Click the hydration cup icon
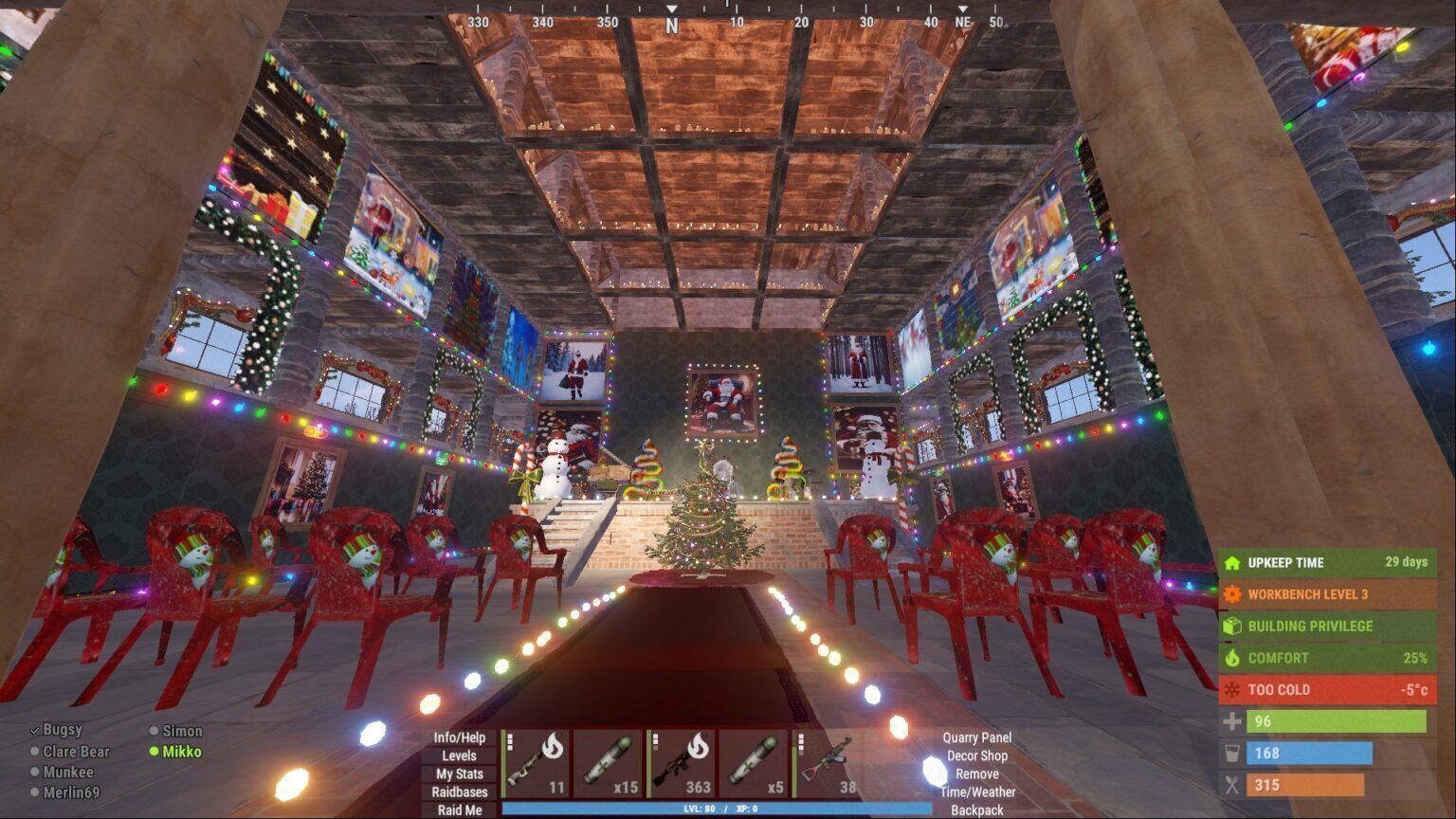The image size is (1456, 819). [x=1232, y=753]
